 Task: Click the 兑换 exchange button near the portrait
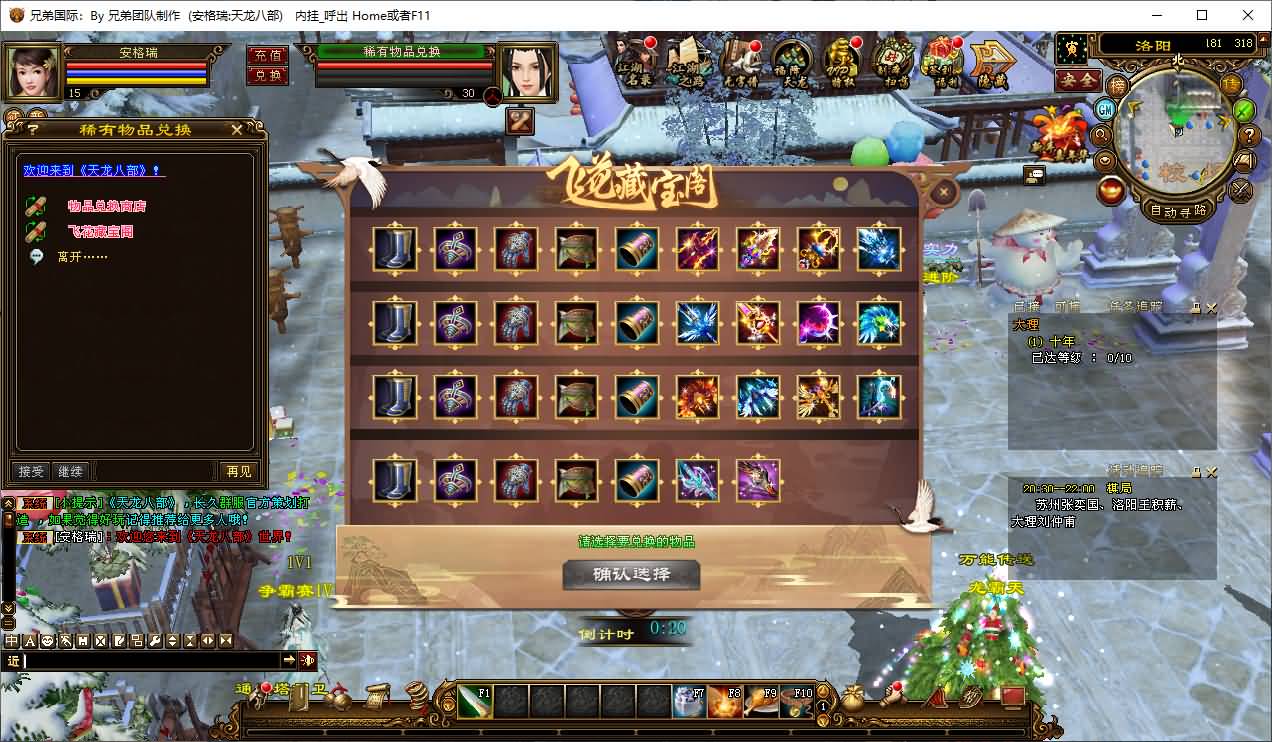267,75
